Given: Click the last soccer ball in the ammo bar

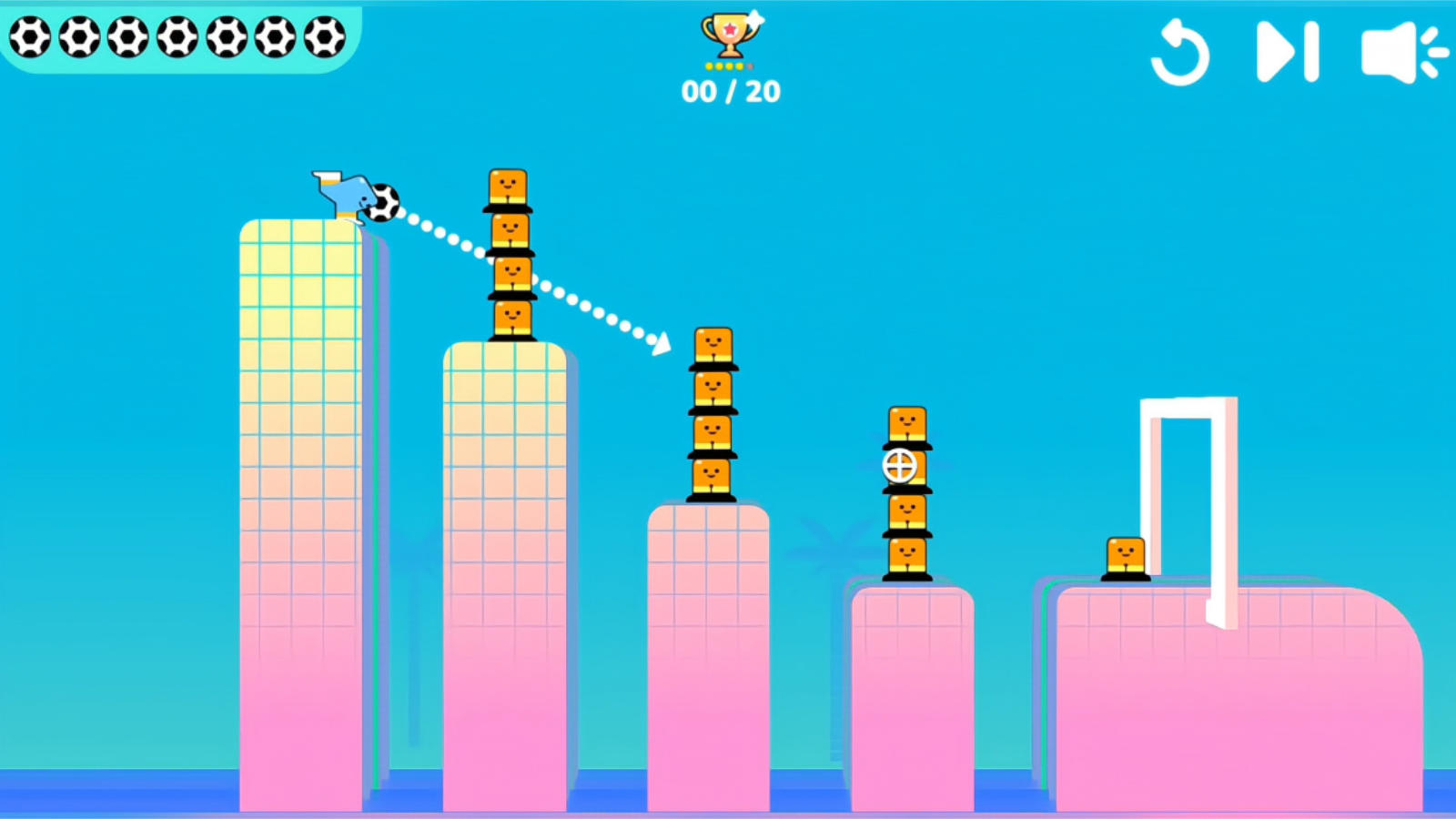Looking at the screenshot, I should click(x=323, y=38).
